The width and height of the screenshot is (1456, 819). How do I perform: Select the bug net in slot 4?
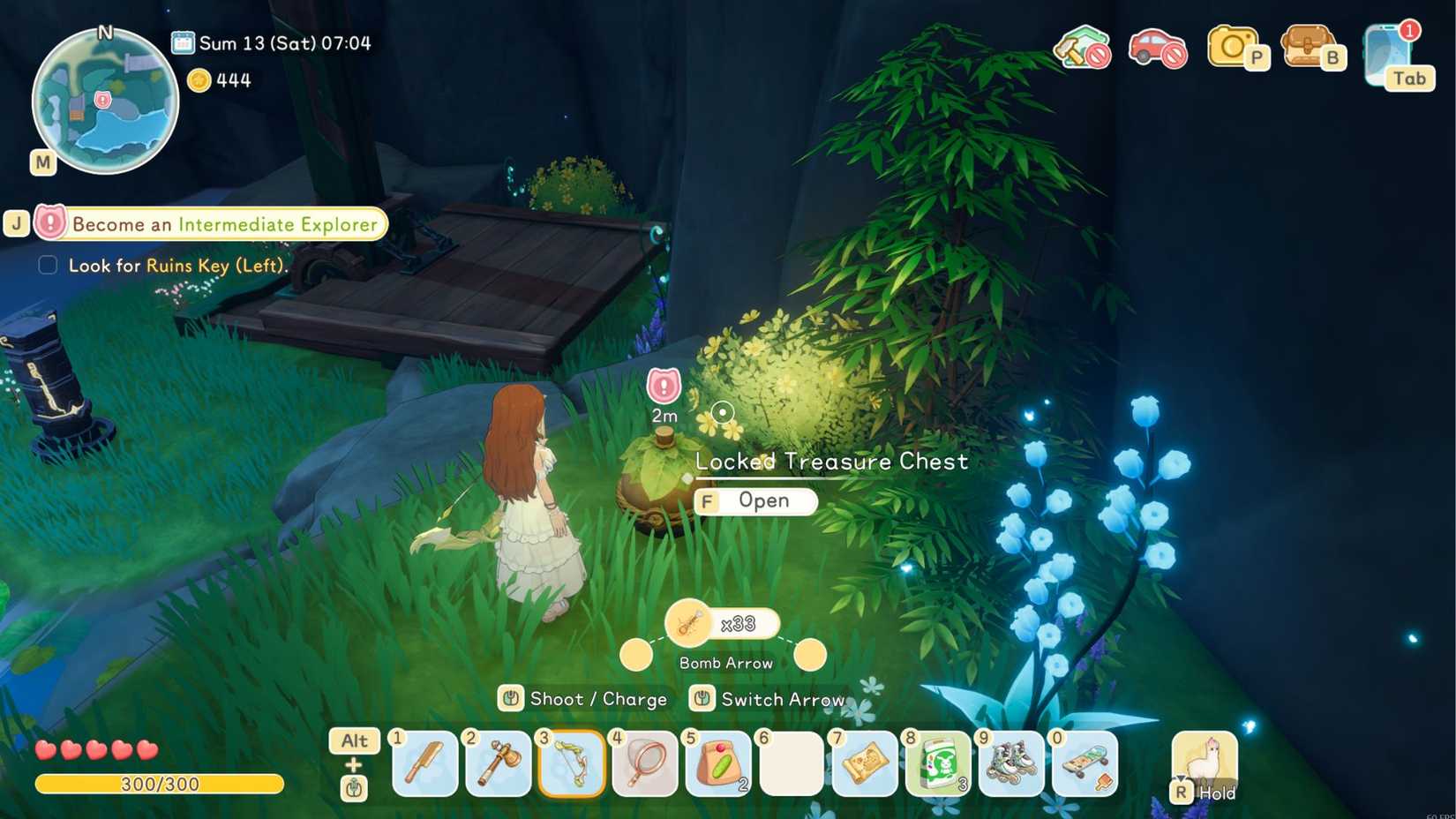pyautogui.click(x=644, y=763)
